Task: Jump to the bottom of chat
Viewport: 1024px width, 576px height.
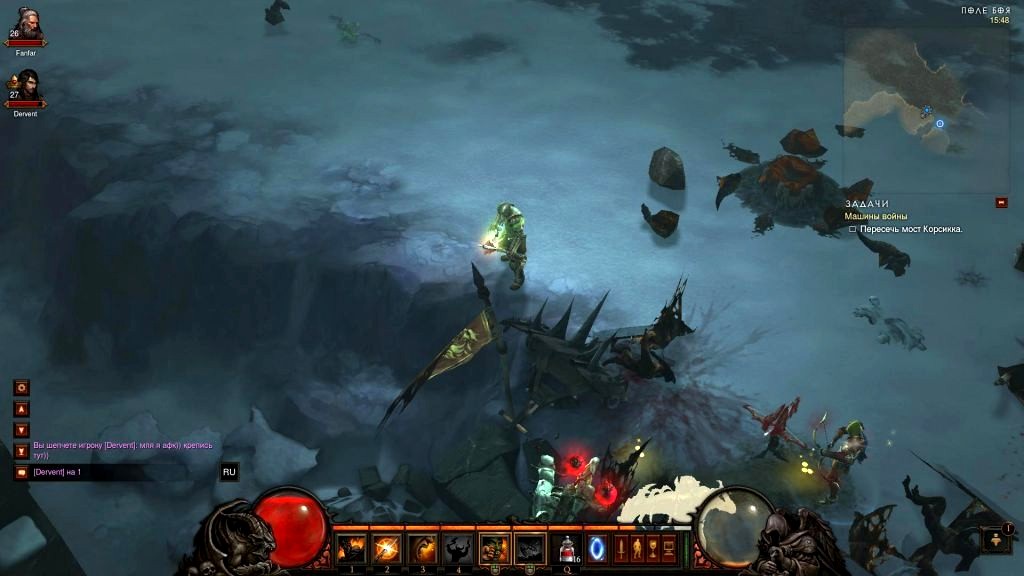Action: point(21,451)
